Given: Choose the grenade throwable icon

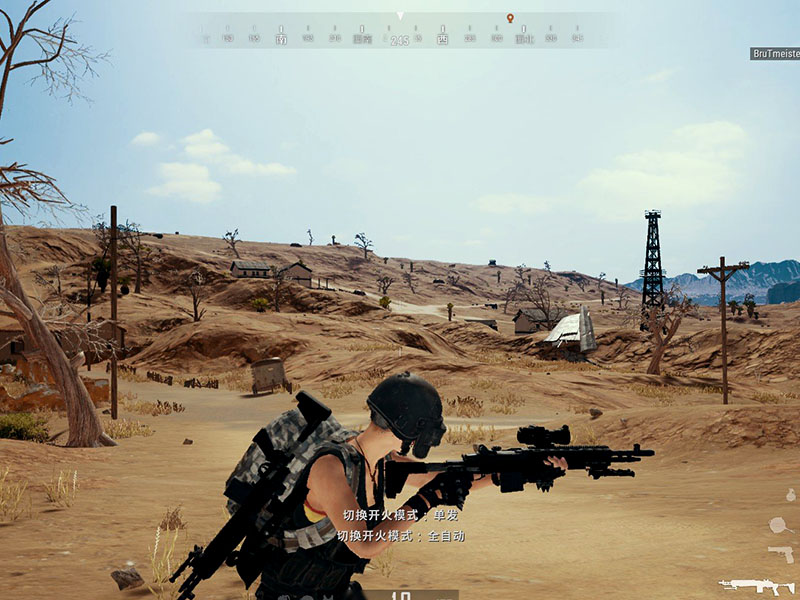Looking at the screenshot, I should pyautogui.click(x=790, y=495).
